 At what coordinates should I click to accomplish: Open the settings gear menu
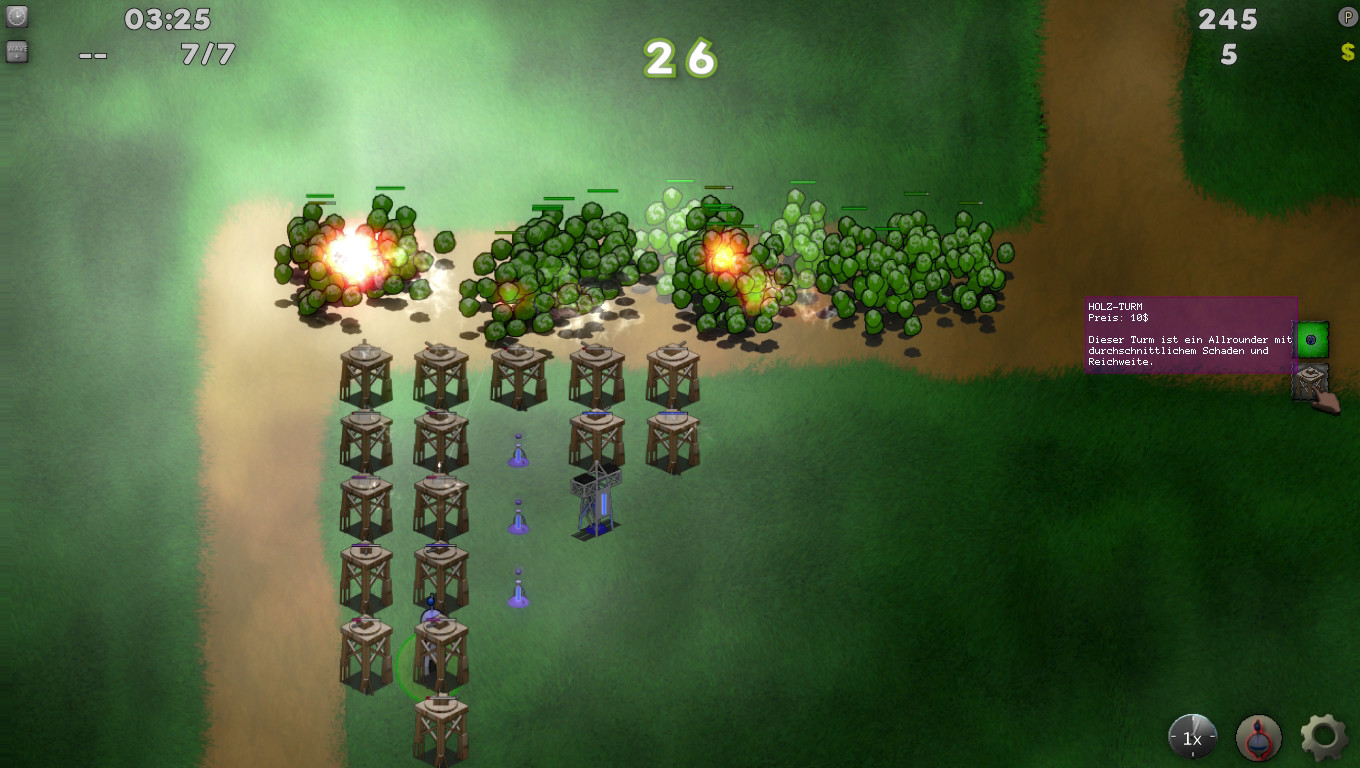(x=1322, y=735)
